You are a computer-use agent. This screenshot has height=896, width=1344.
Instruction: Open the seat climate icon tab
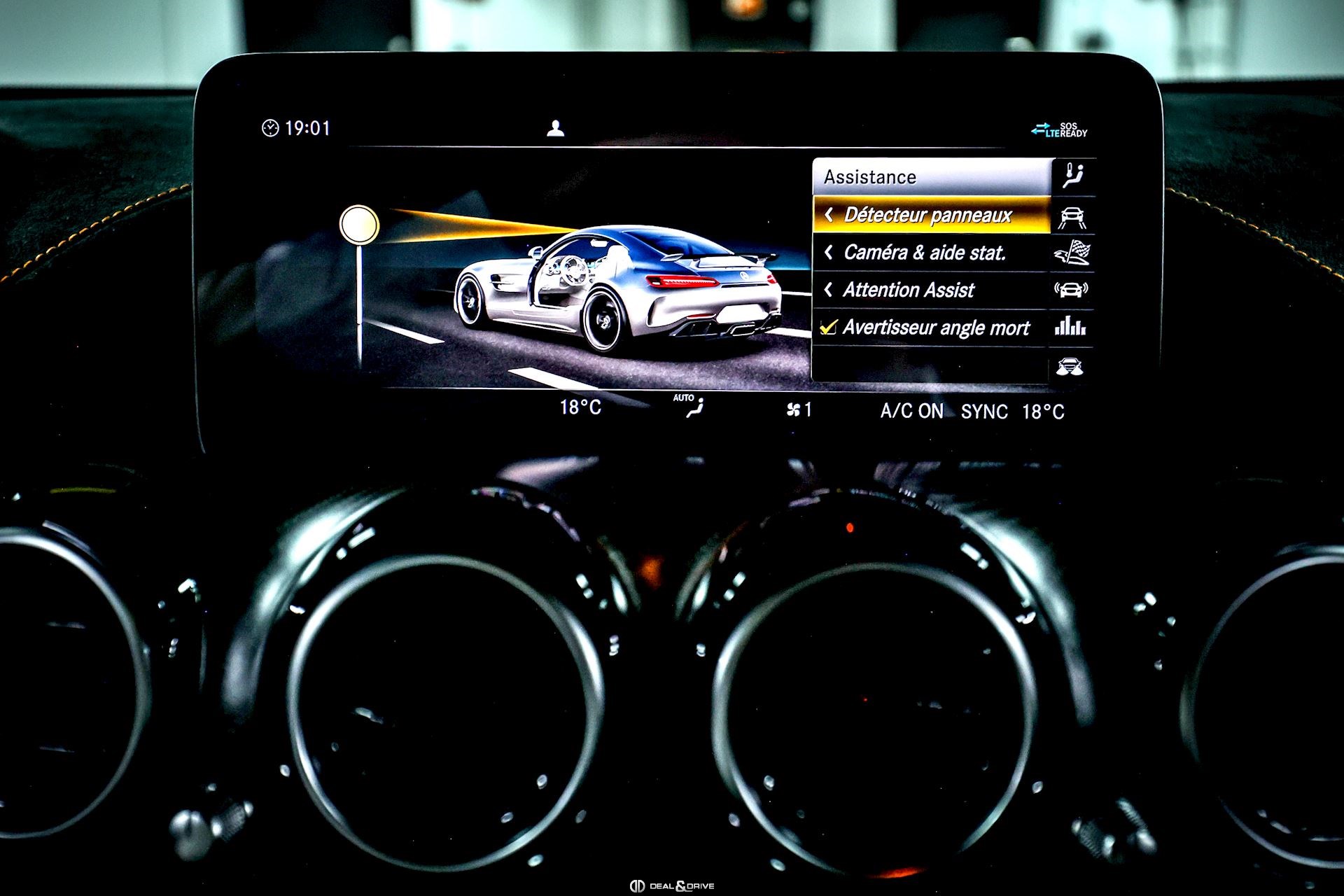1072,176
